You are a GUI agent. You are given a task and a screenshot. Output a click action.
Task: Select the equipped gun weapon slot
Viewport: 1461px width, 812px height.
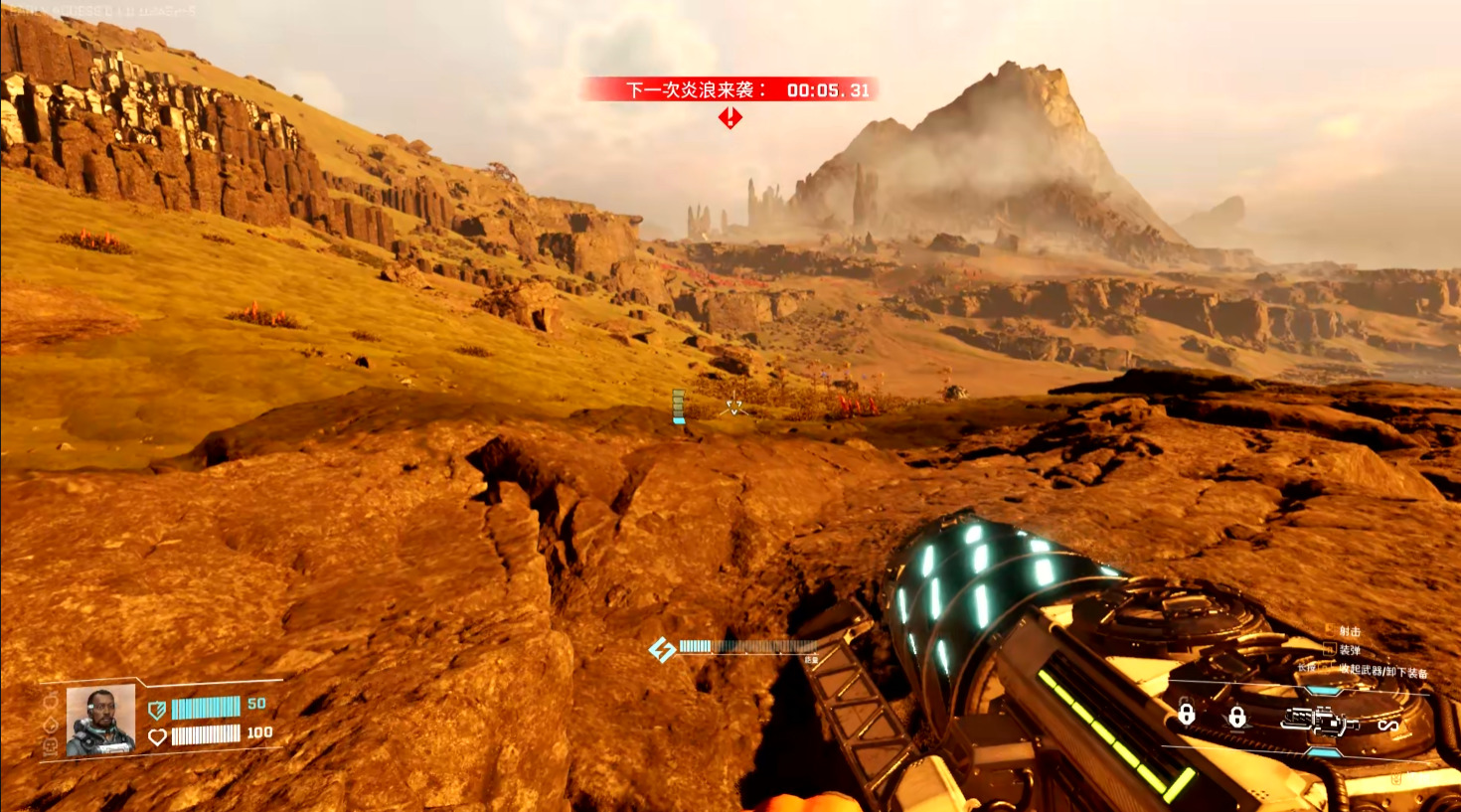[x=1319, y=720]
